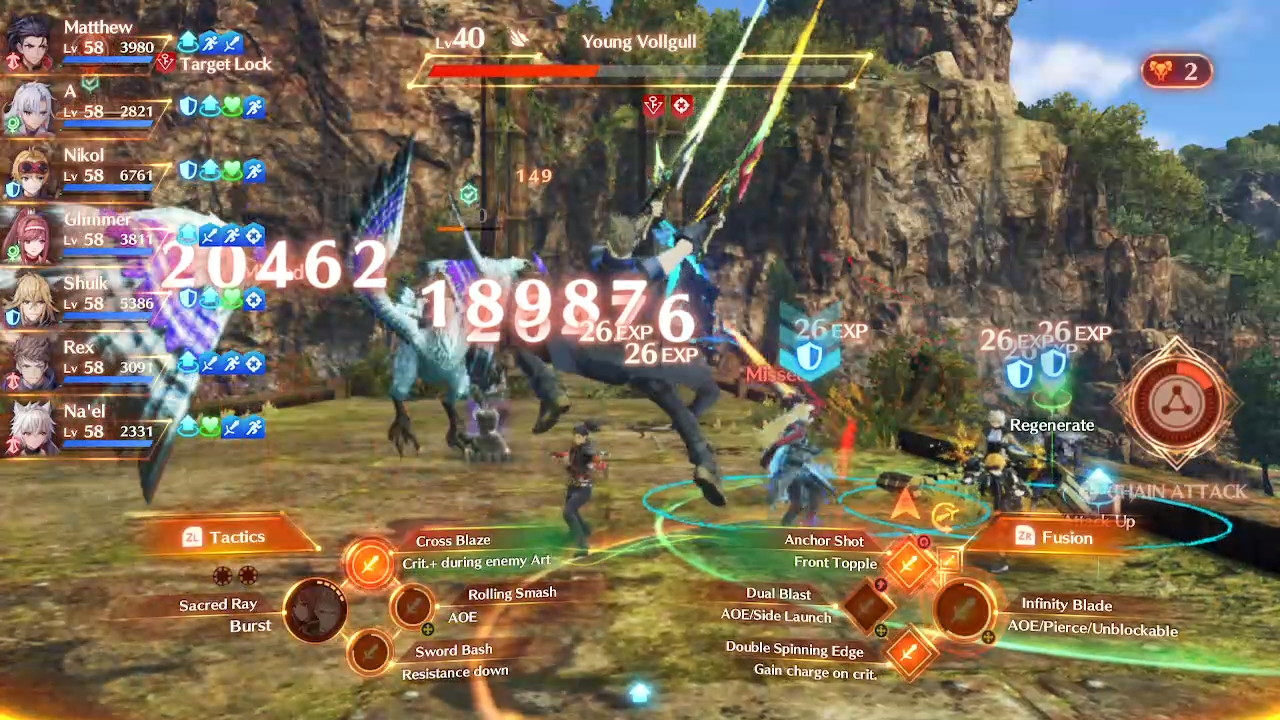Select the Young Vollgull target bar
The image size is (1280, 720).
[x=640, y=71]
